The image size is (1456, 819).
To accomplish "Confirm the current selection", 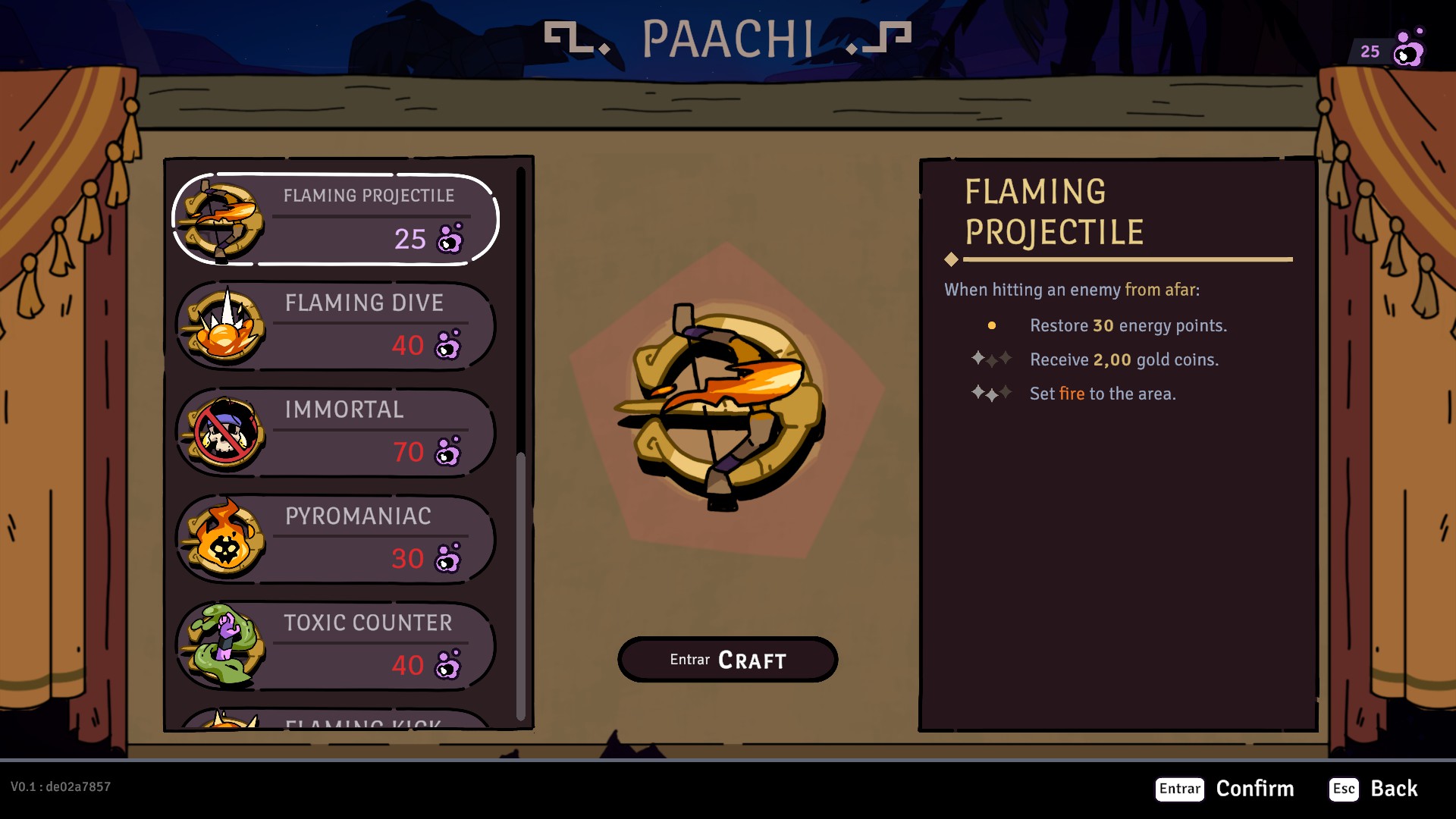I will click(1224, 789).
